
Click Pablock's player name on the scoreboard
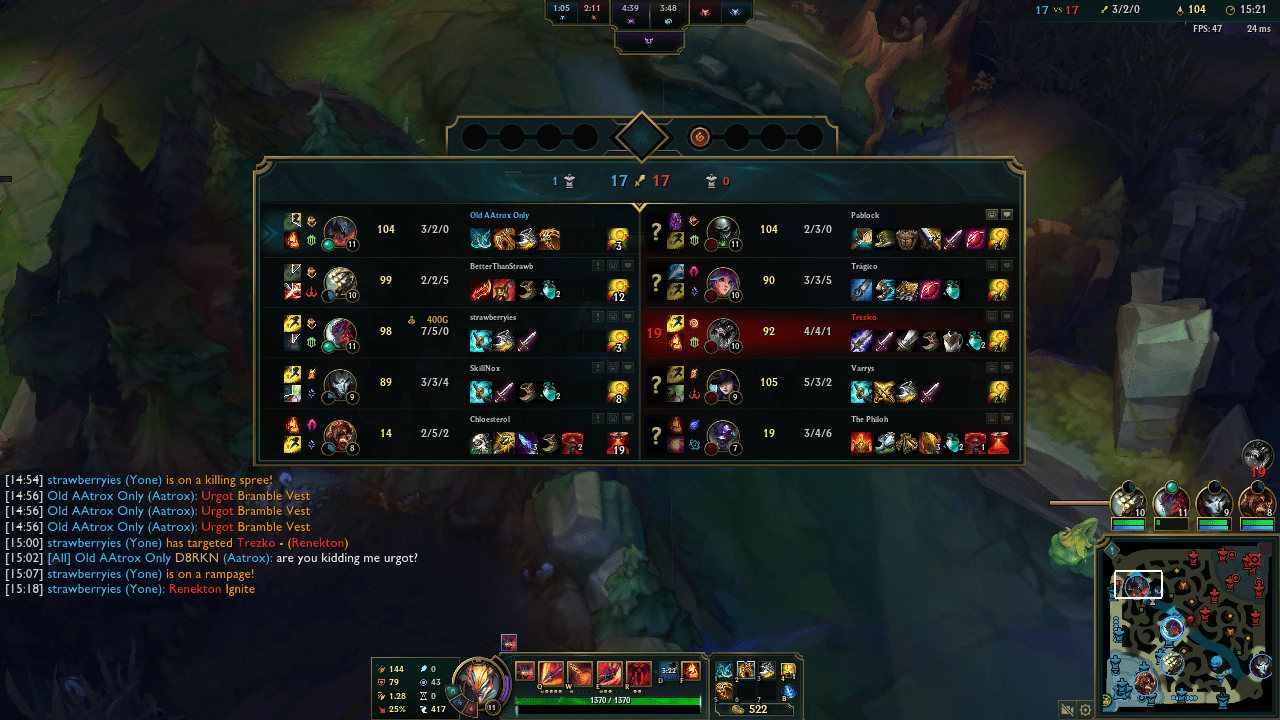865,214
